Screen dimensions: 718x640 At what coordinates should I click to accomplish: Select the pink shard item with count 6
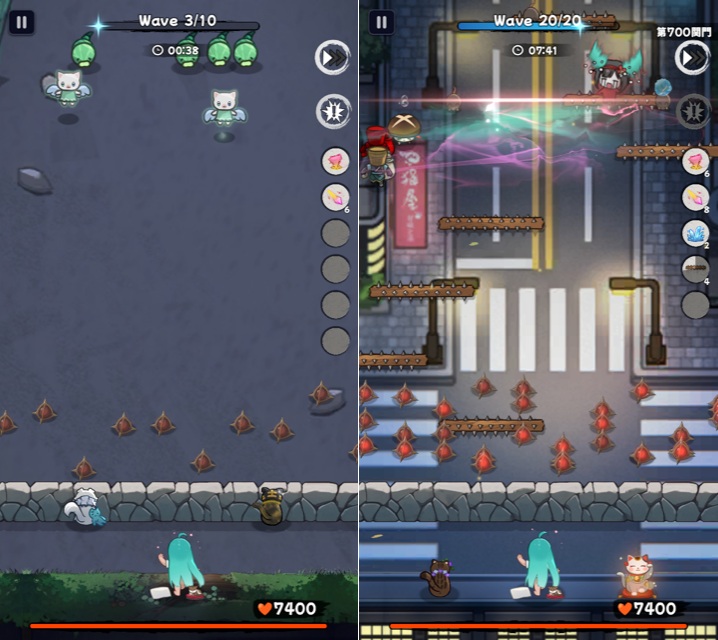[336, 197]
